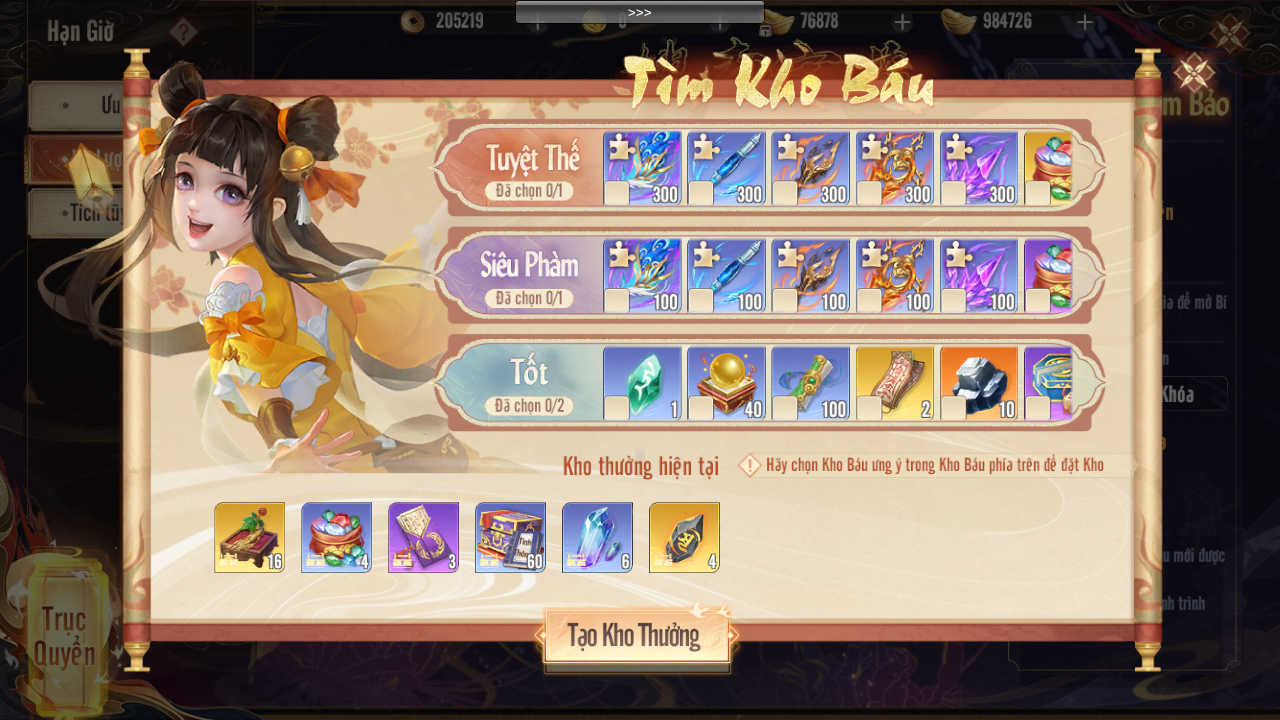Select the blue pen item in Siêu Phàm row
The height and width of the screenshot is (720, 1280).
[x=726, y=275]
